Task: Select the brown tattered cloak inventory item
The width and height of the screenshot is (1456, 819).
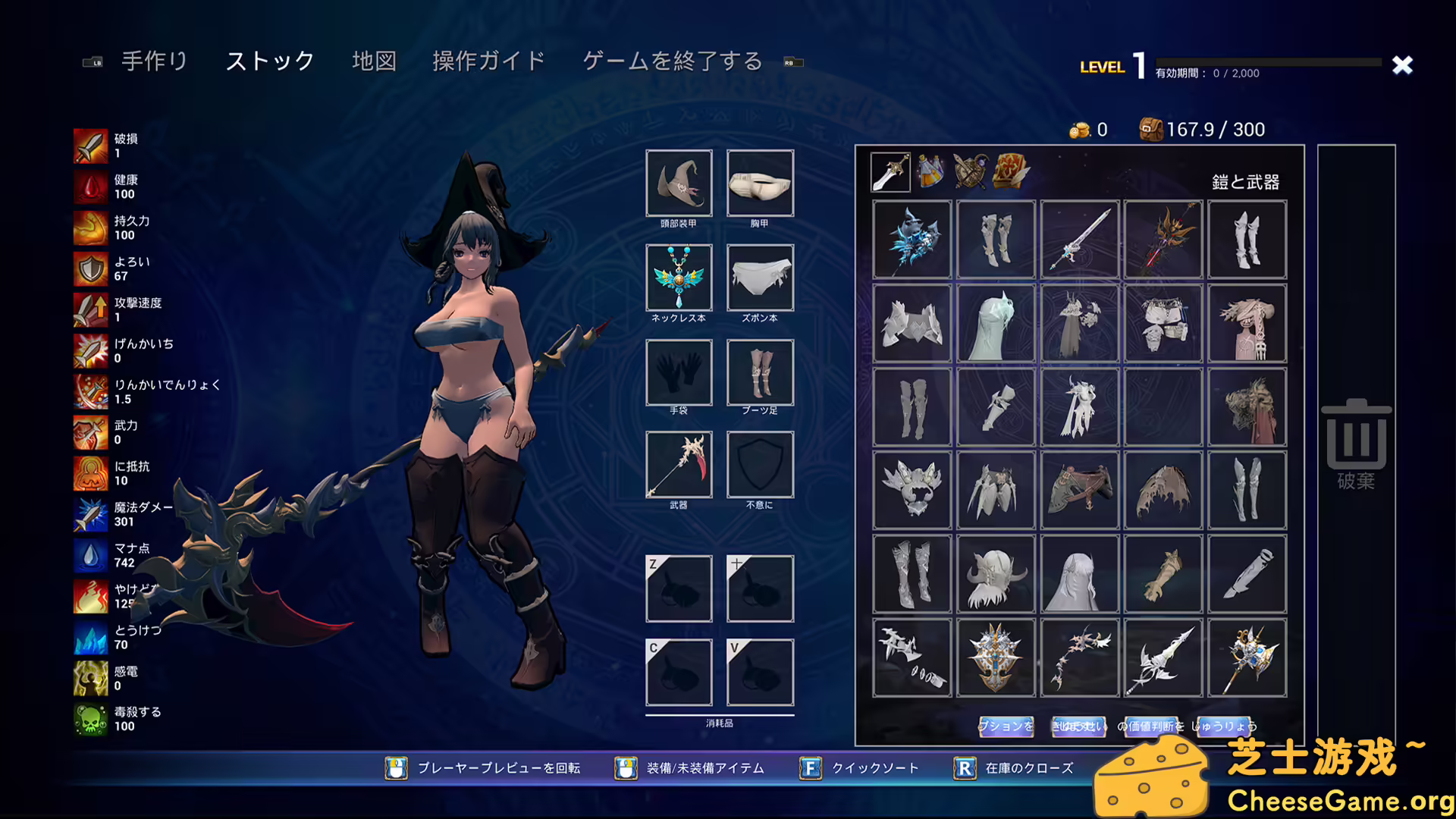Action: [x=1163, y=491]
